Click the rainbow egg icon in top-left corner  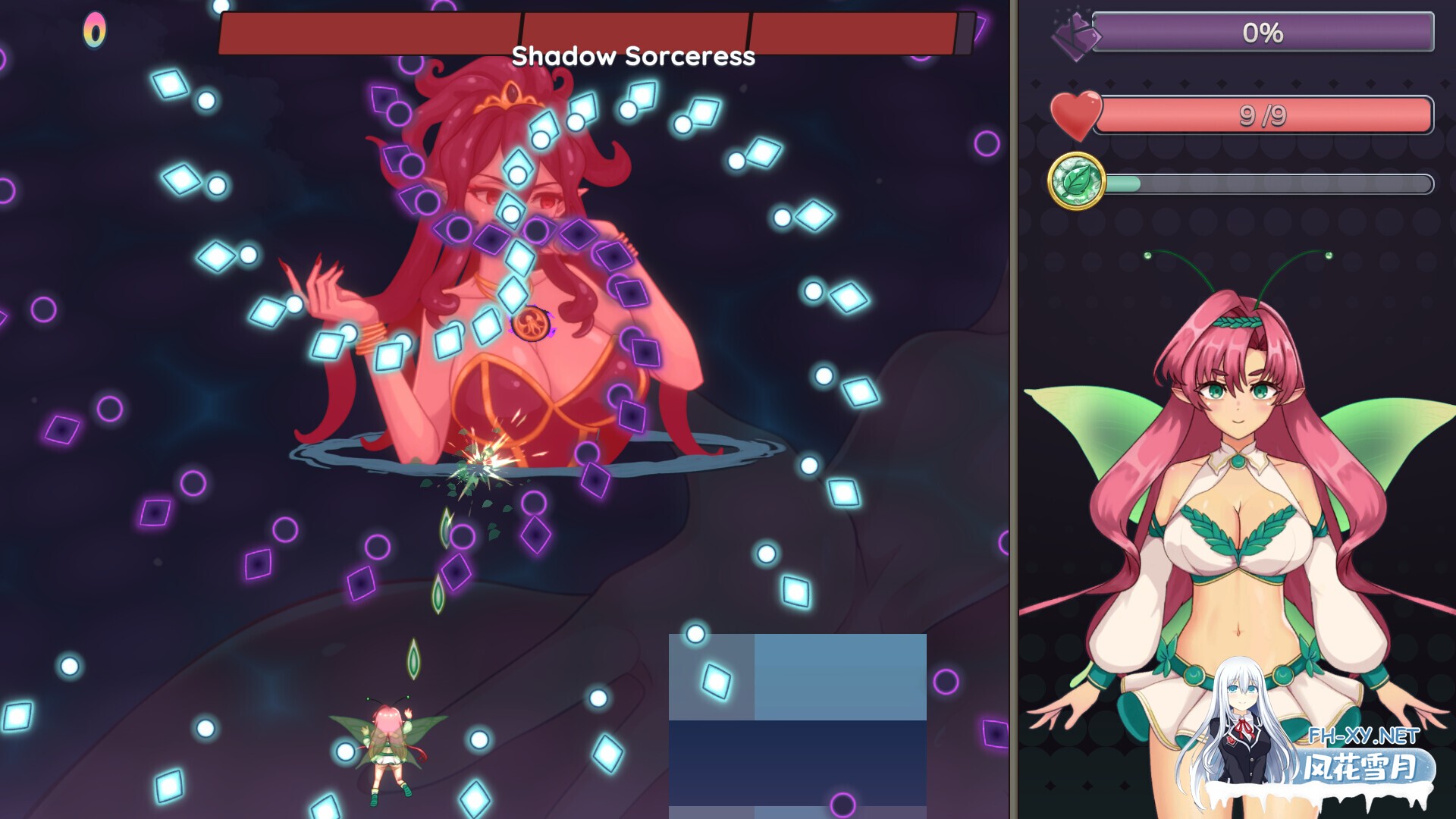[x=96, y=29]
